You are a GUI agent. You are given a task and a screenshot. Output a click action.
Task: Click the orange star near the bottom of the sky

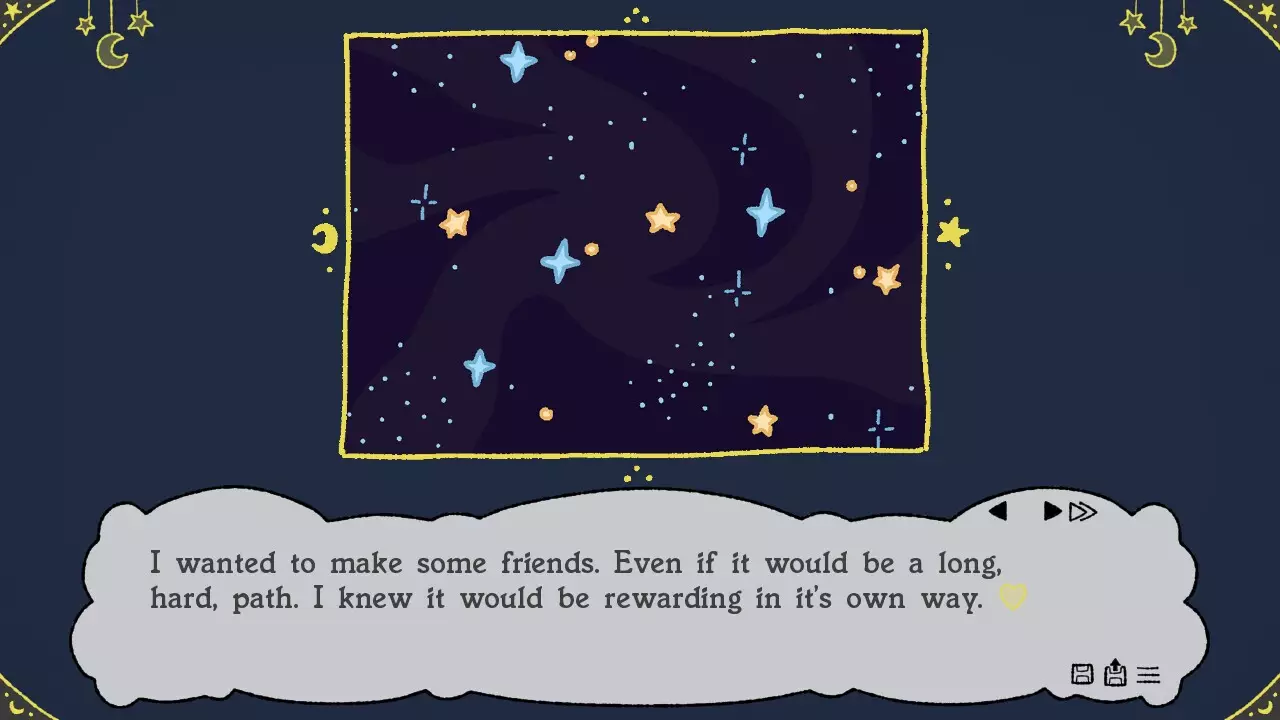pyautogui.click(x=760, y=421)
